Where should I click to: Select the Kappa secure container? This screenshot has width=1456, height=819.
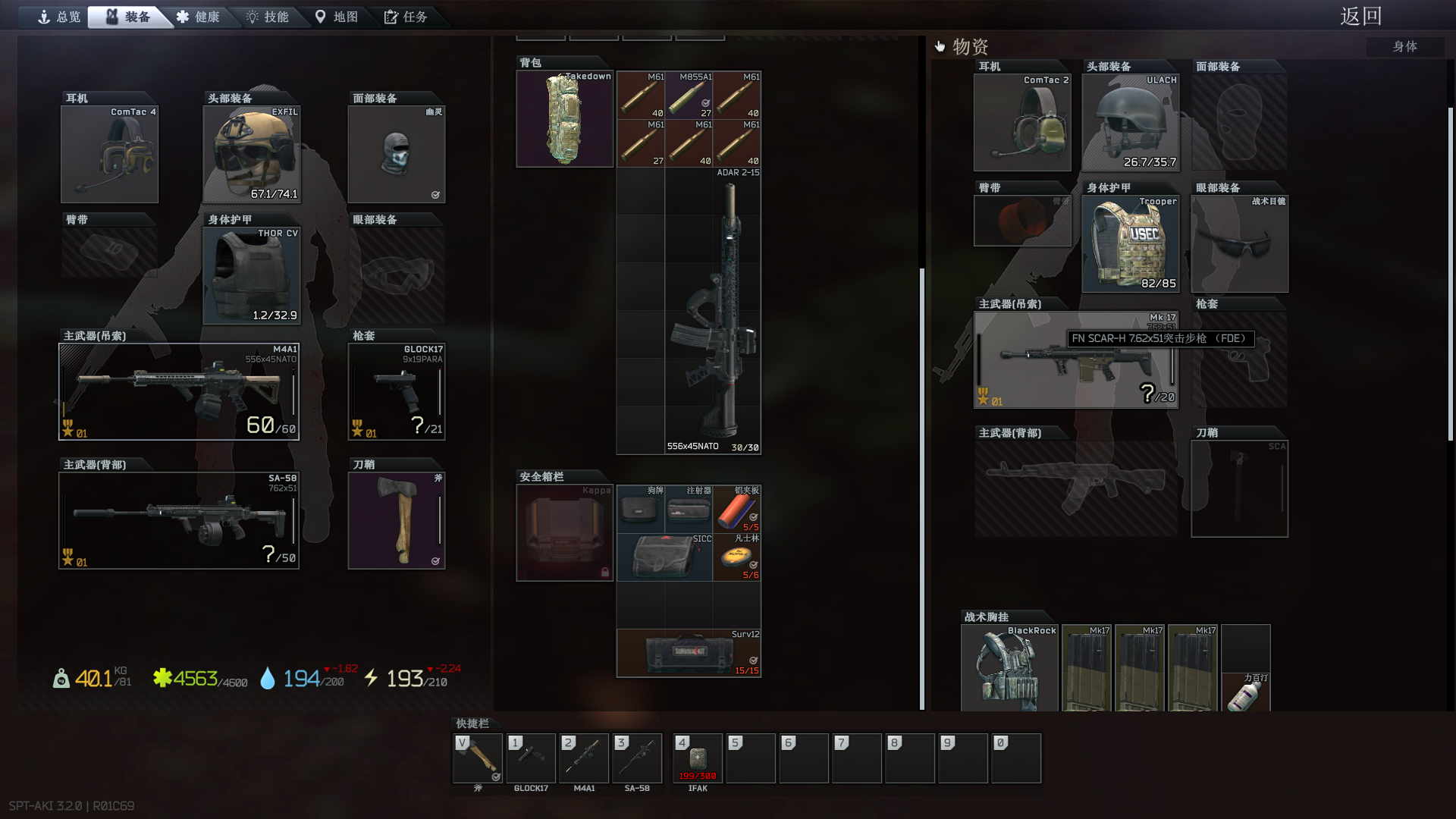[x=564, y=533]
